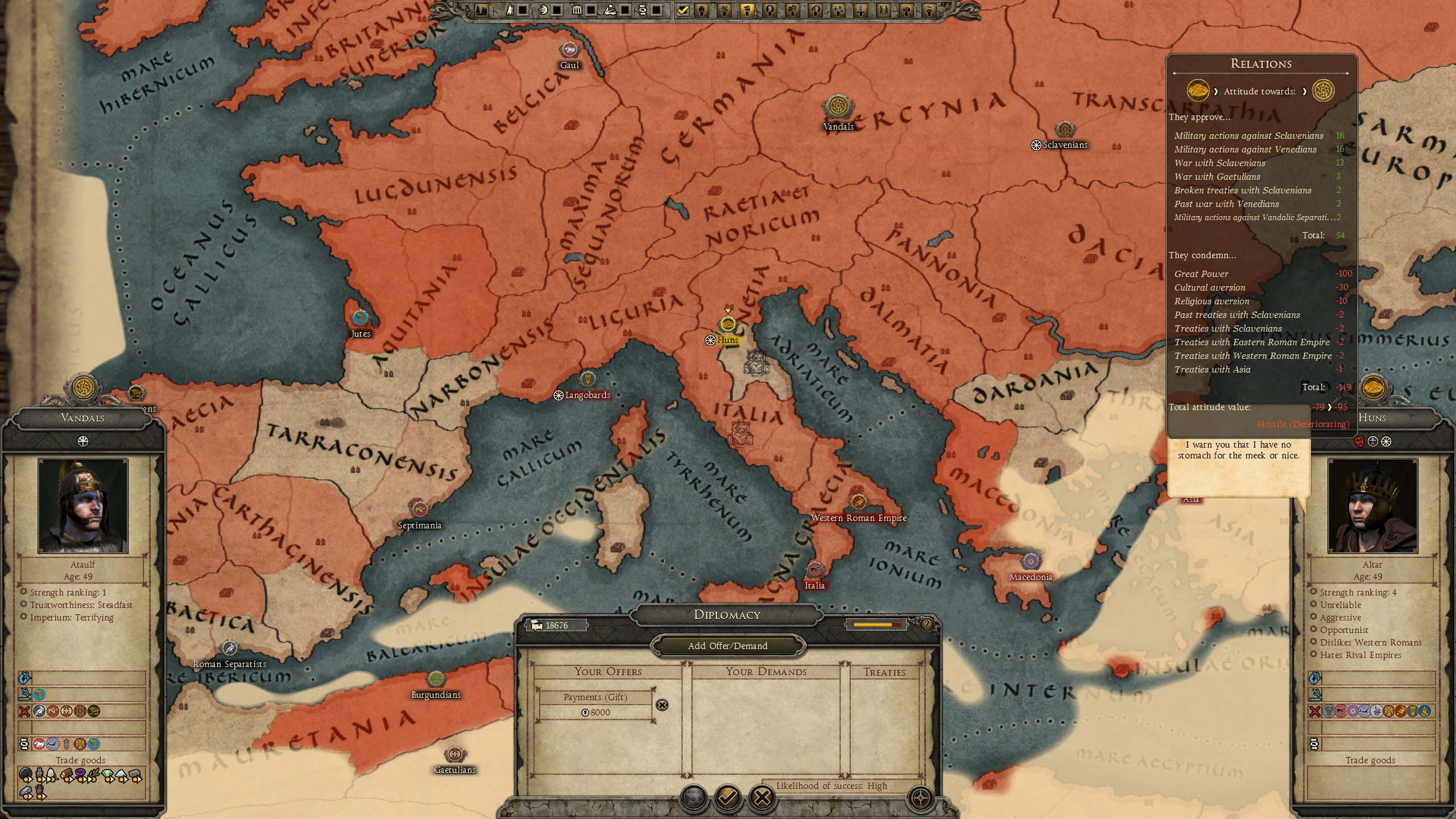Viewport: 1456px width, 819px height.
Task: Select the Septimania faction marker
Action: 420,509
